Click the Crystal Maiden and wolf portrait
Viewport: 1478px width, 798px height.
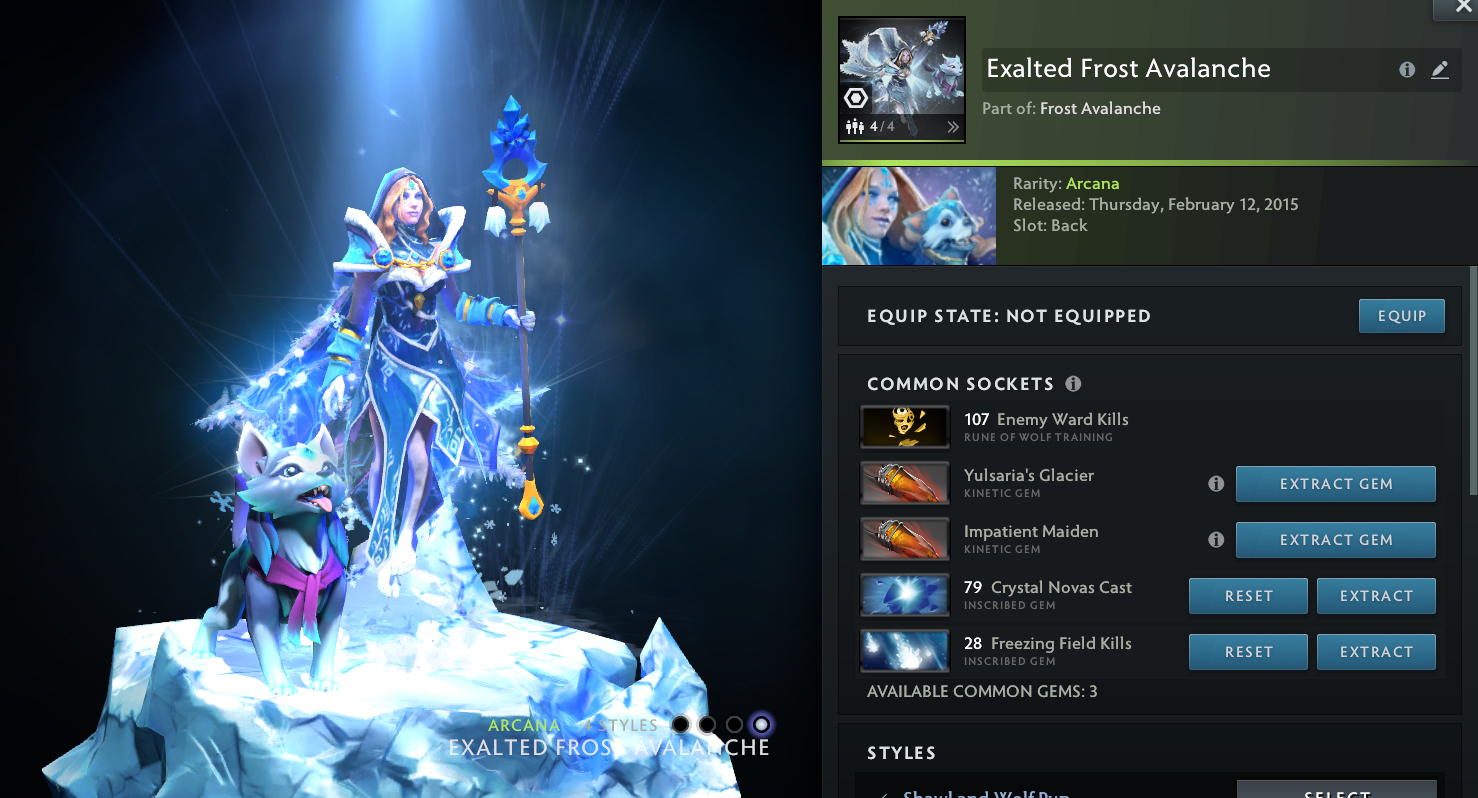tap(908, 216)
